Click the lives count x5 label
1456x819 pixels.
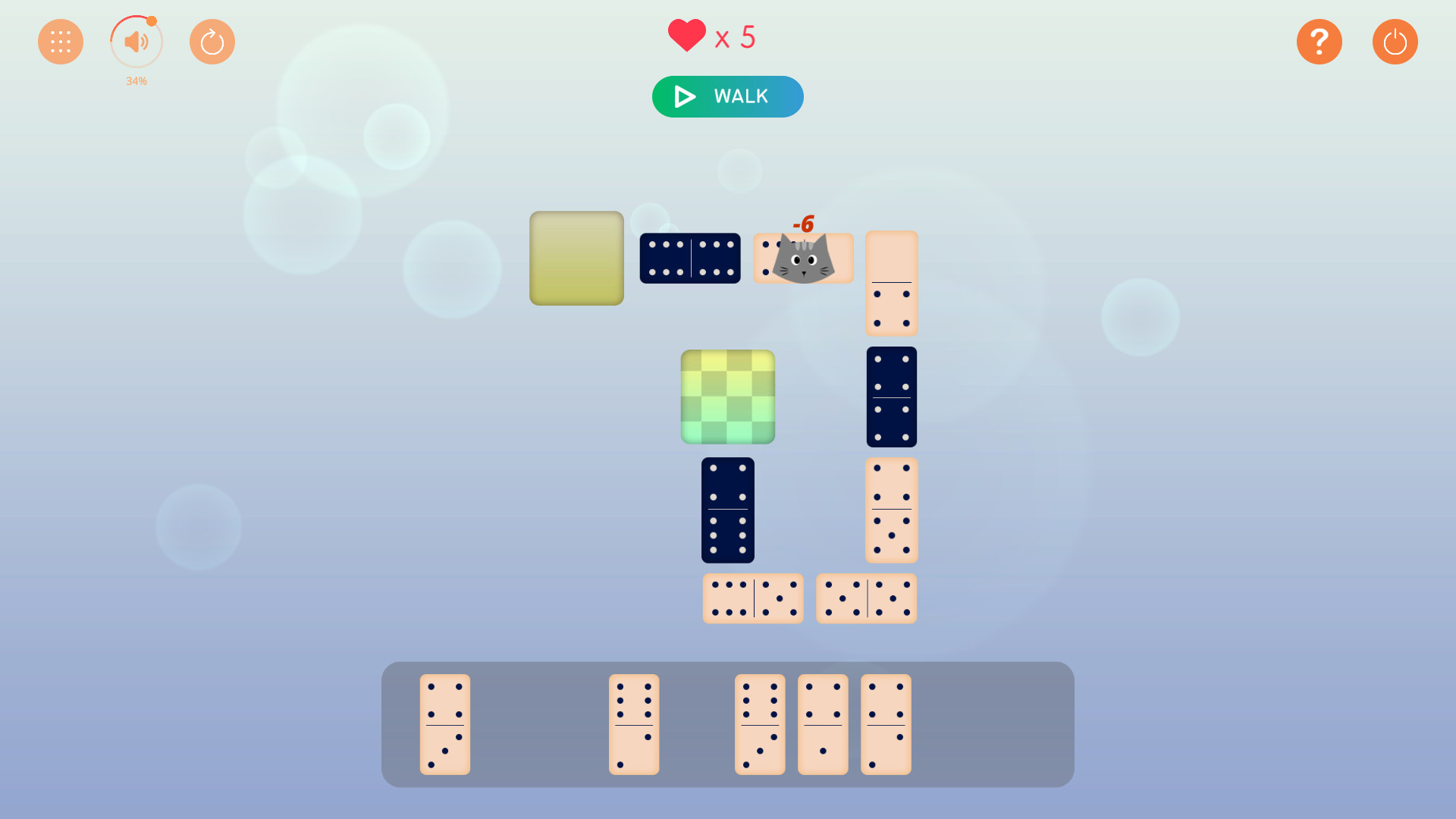pyautogui.click(x=734, y=36)
